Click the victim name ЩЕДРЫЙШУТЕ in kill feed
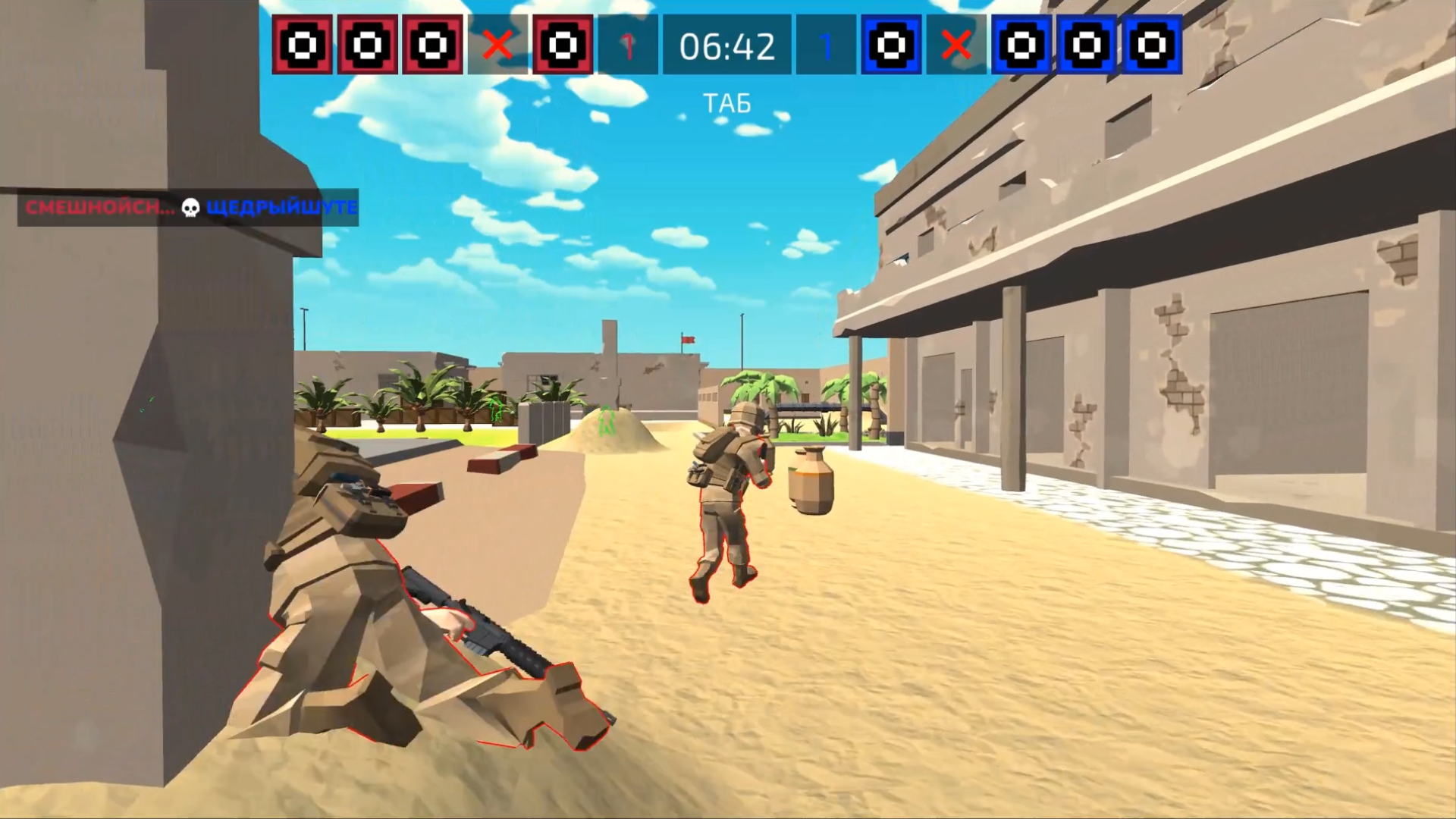Image resolution: width=1456 pixels, height=819 pixels. tap(282, 206)
